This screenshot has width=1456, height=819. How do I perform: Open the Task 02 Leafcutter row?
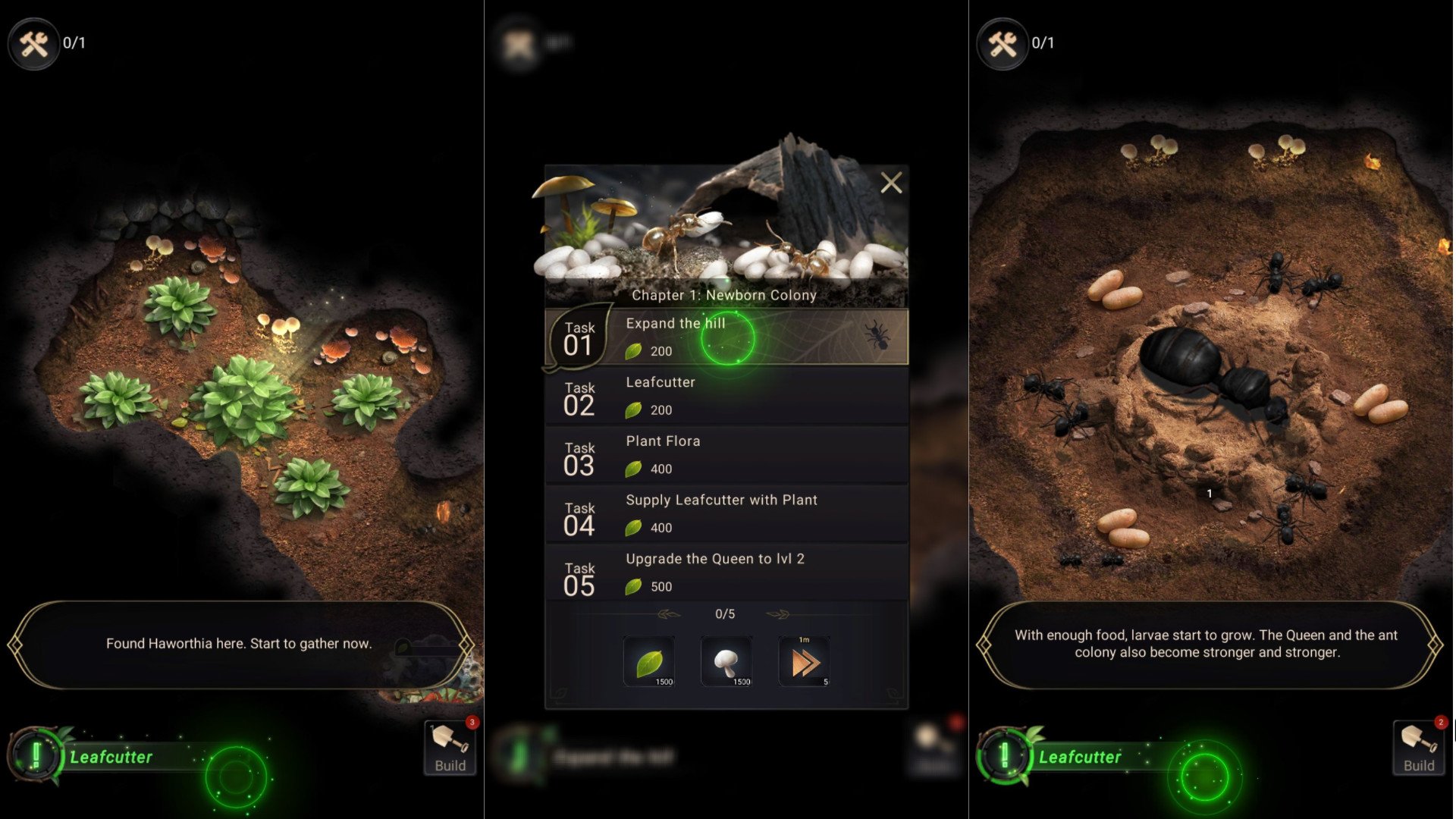click(726, 397)
